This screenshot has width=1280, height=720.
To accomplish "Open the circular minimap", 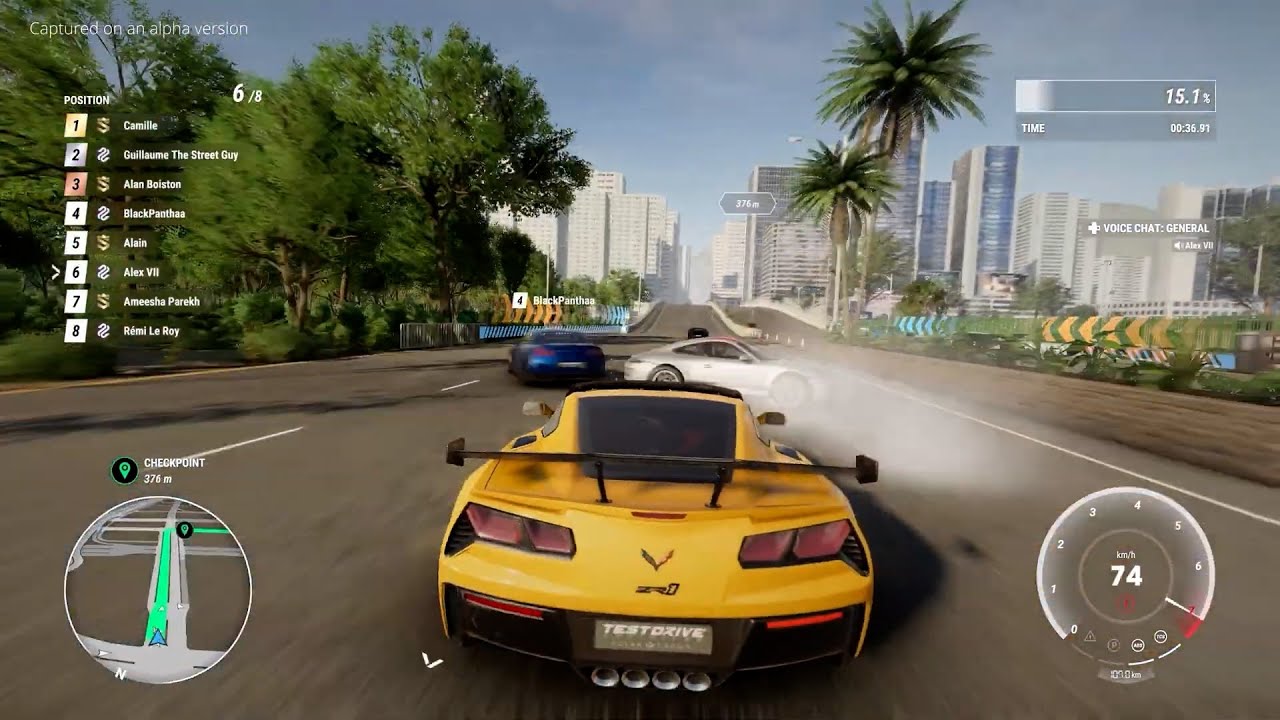I will (157, 590).
